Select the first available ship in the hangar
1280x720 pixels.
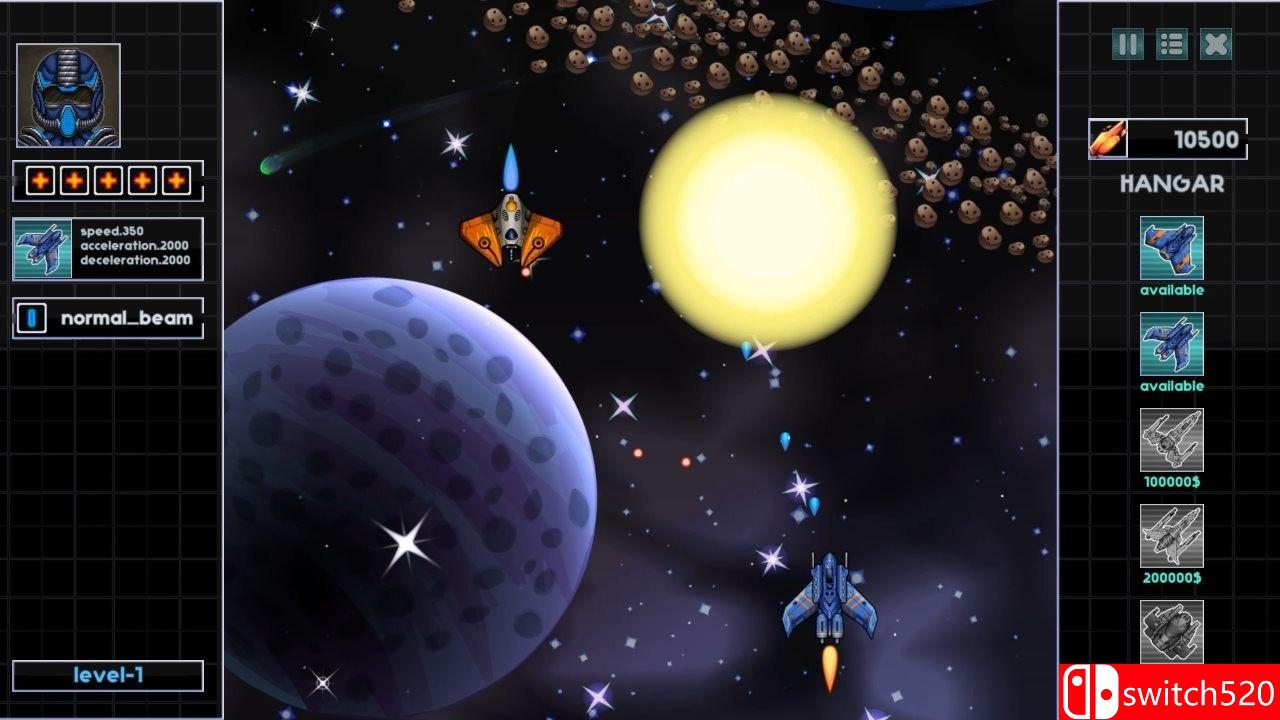[x=1171, y=250]
